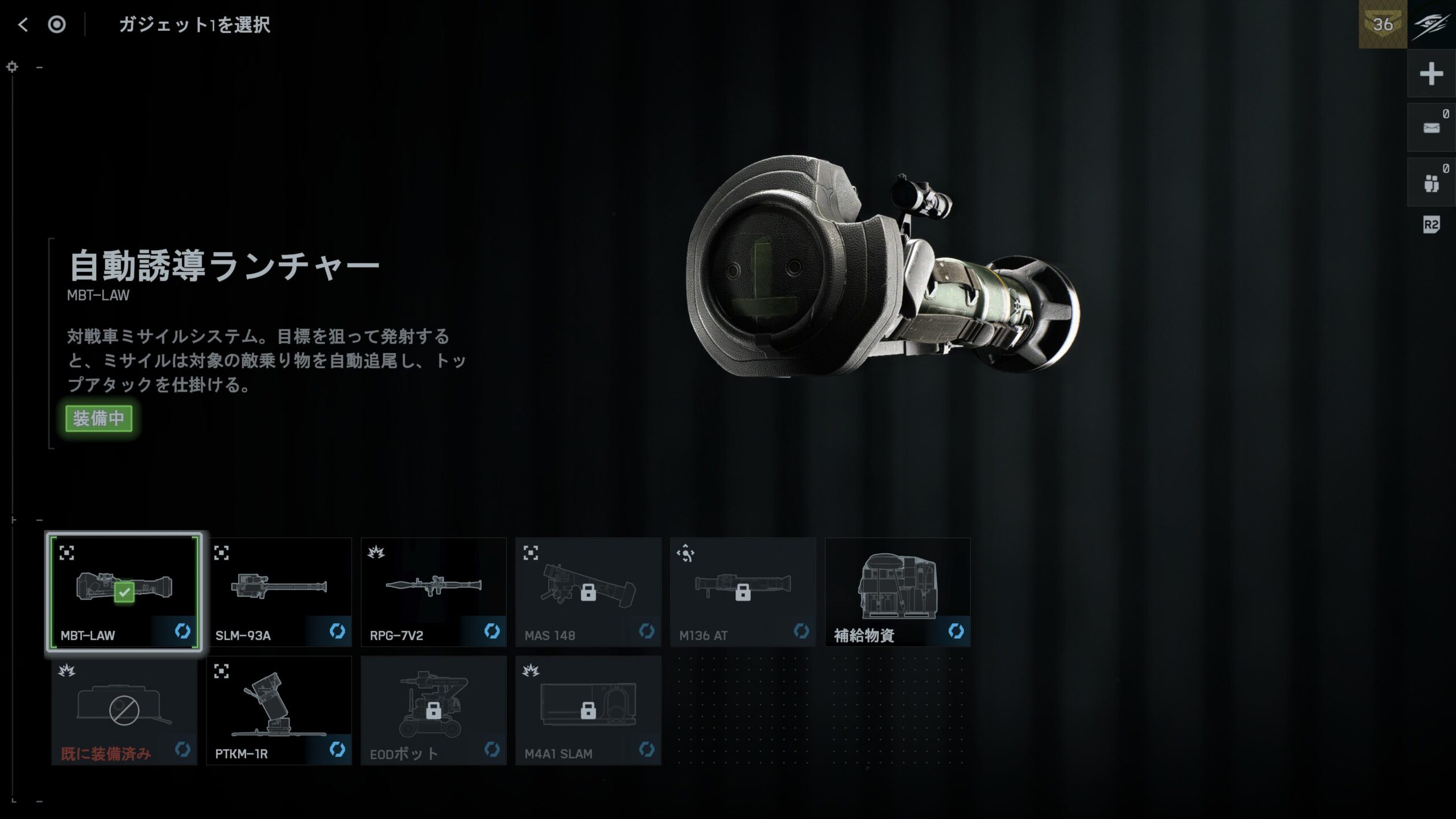This screenshot has height=819, width=1456.
Task: Select the MBT-LAW gadget tile
Action: pos(124,592)
